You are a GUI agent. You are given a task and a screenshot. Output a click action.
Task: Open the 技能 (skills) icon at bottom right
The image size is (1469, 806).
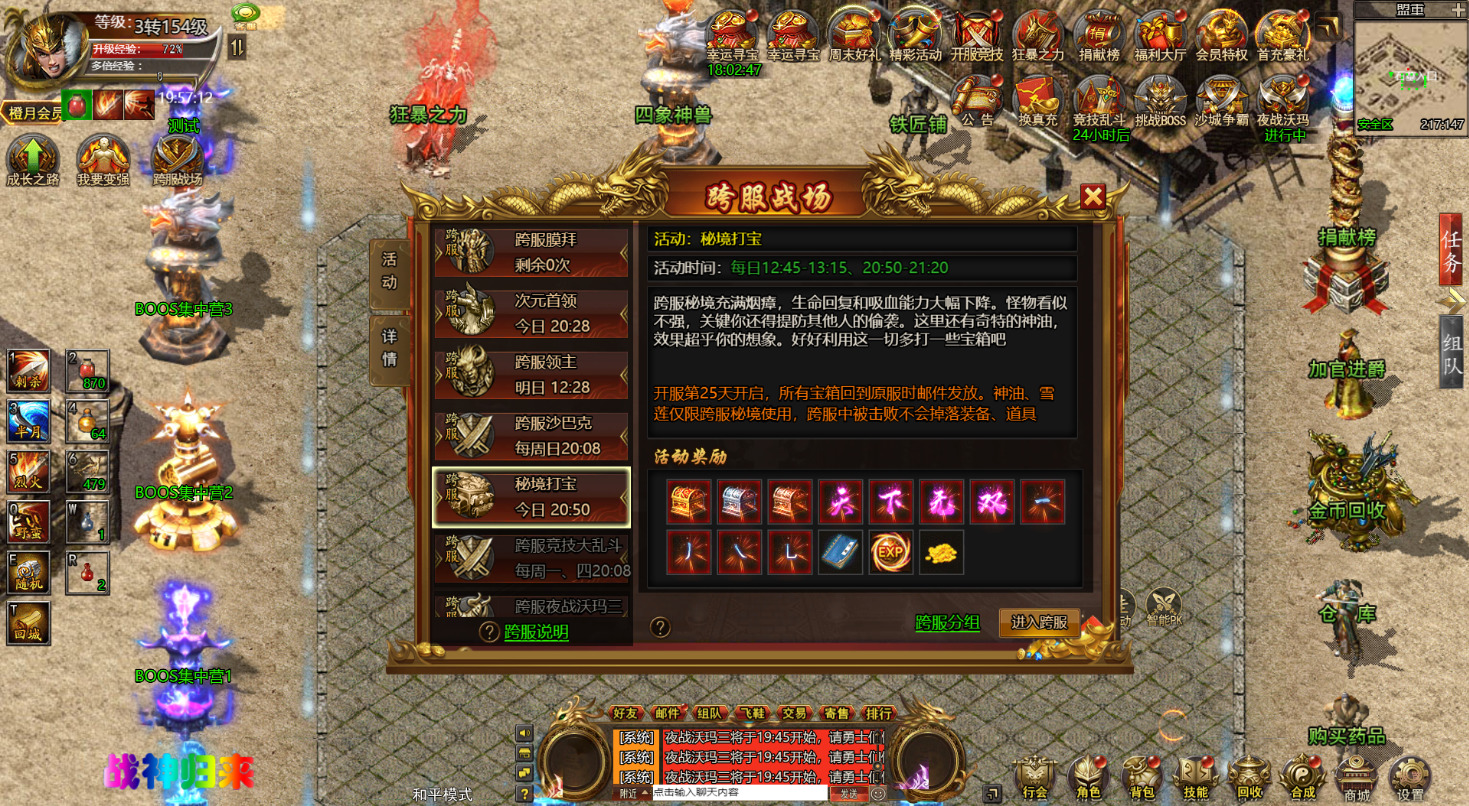pyautogui.click(x=1194, y=775)
